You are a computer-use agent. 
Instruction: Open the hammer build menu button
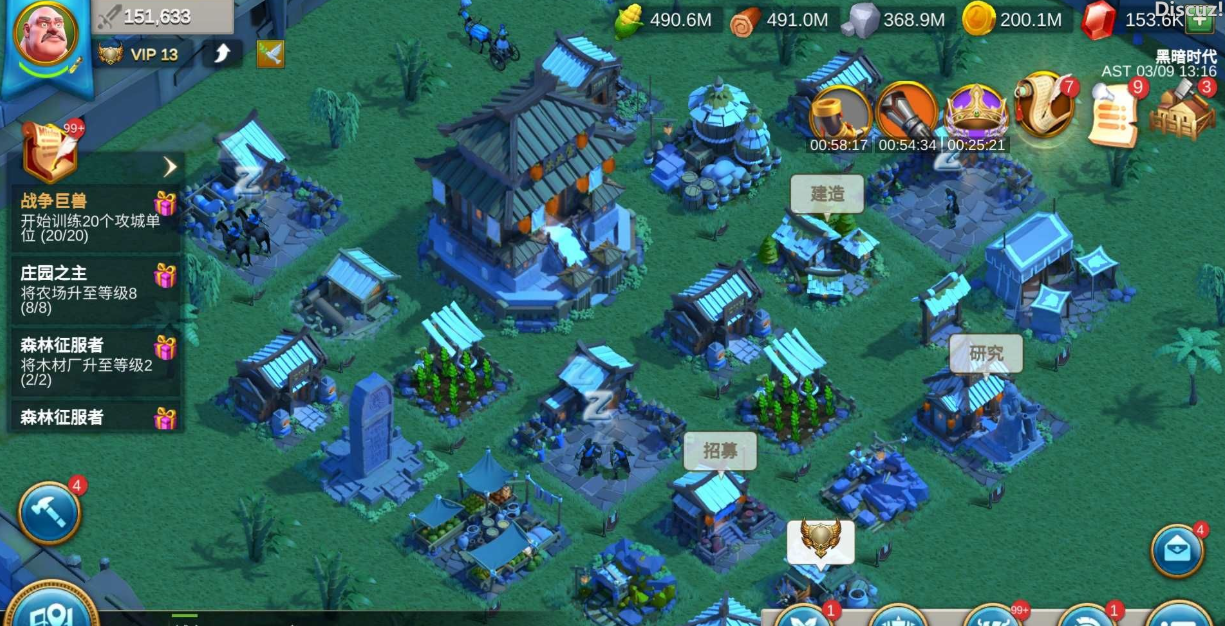49,513
